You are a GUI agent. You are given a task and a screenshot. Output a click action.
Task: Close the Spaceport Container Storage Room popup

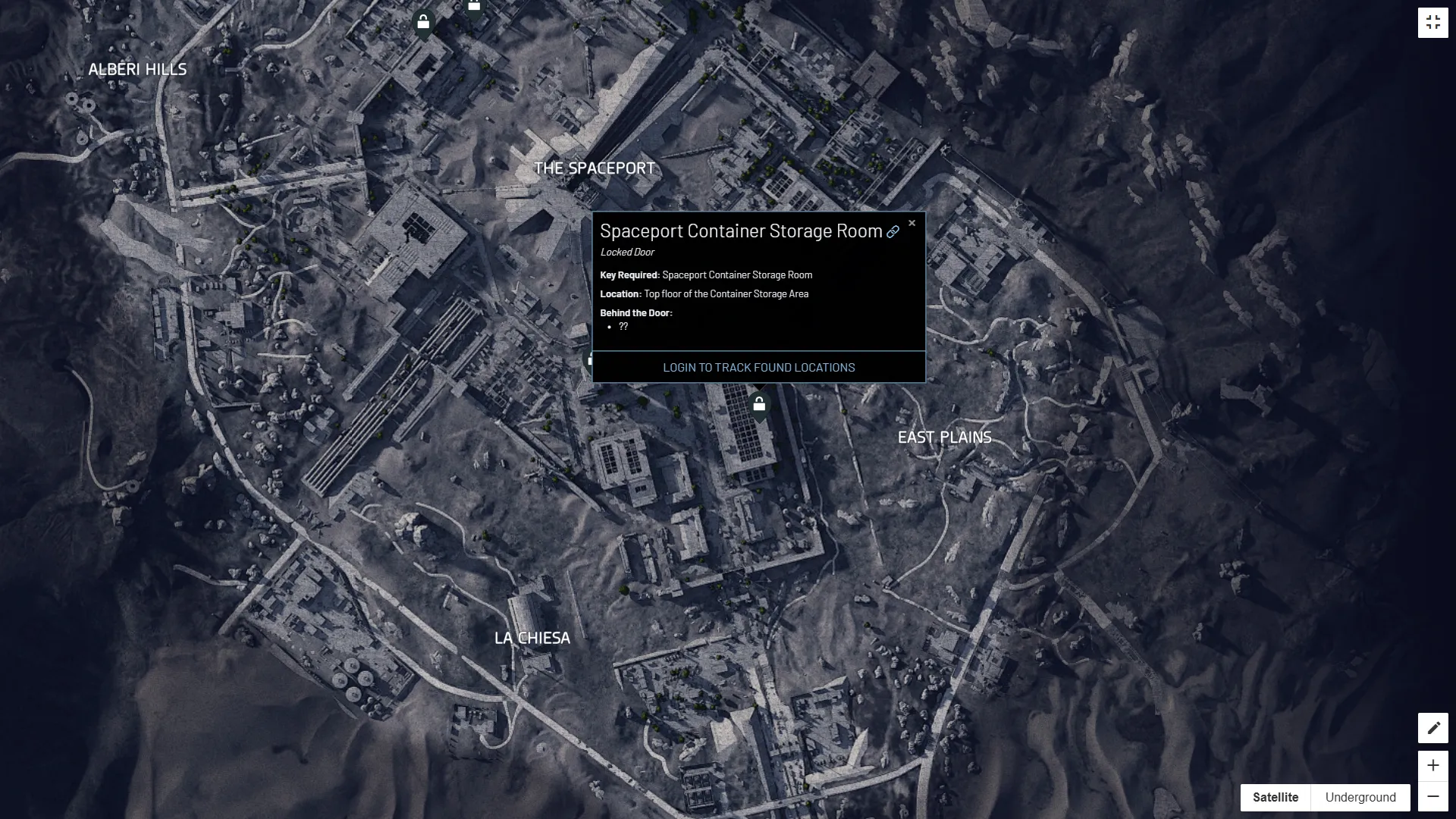pos(912,223)
